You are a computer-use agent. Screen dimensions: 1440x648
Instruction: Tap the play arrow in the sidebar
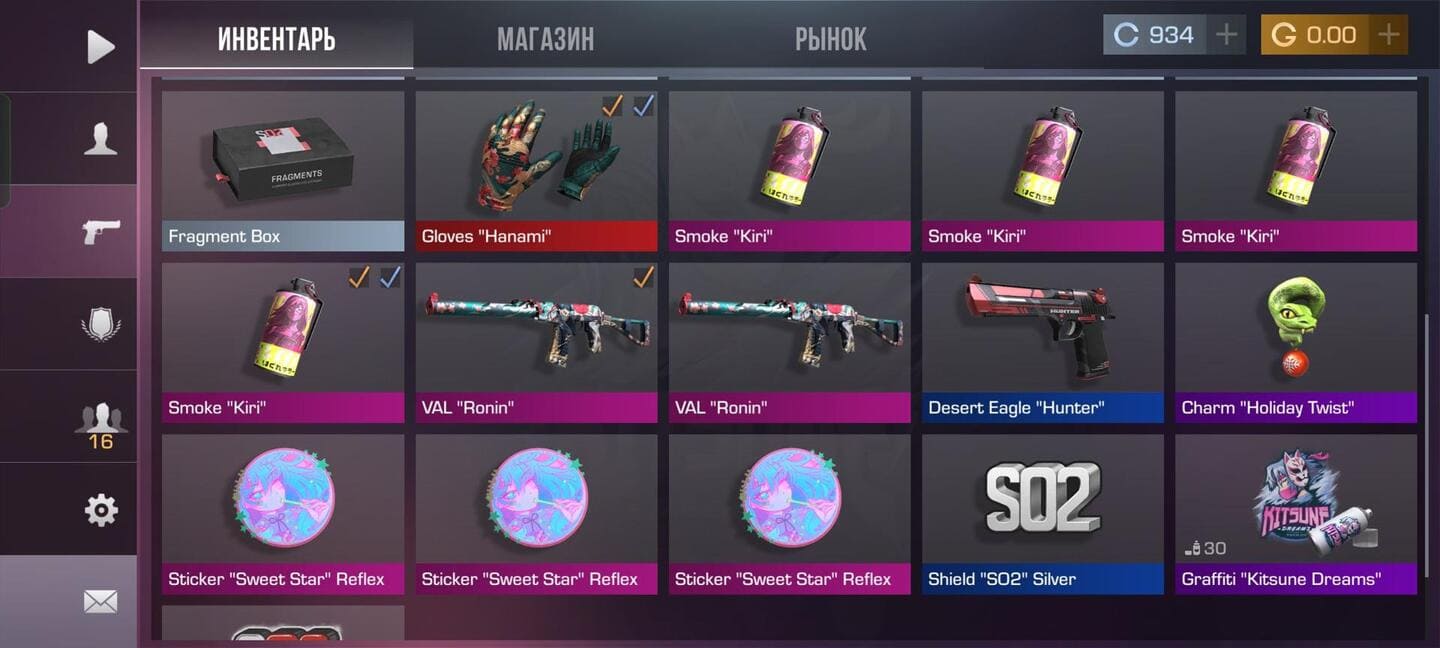tap(100, 46)
